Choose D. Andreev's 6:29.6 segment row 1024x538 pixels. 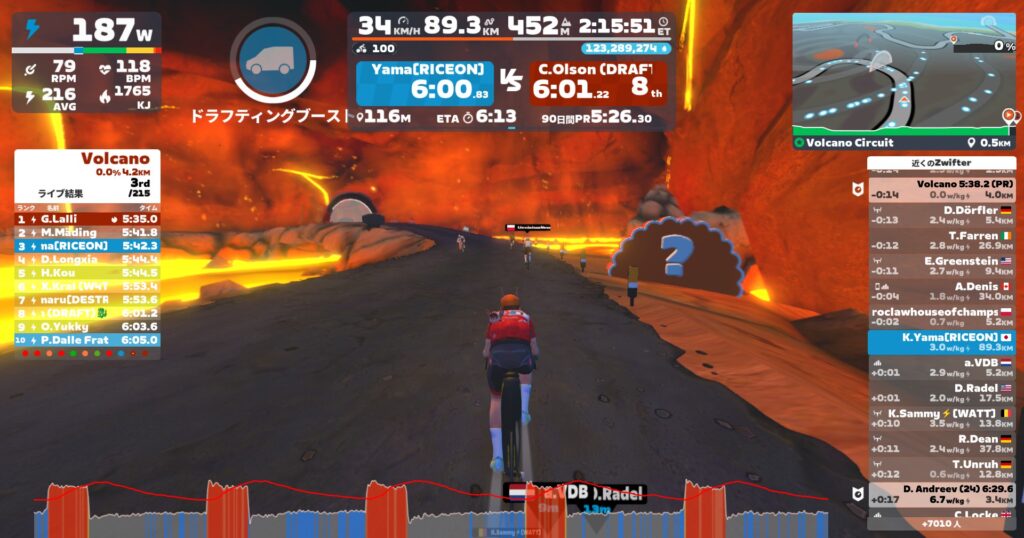coord(940,493)
